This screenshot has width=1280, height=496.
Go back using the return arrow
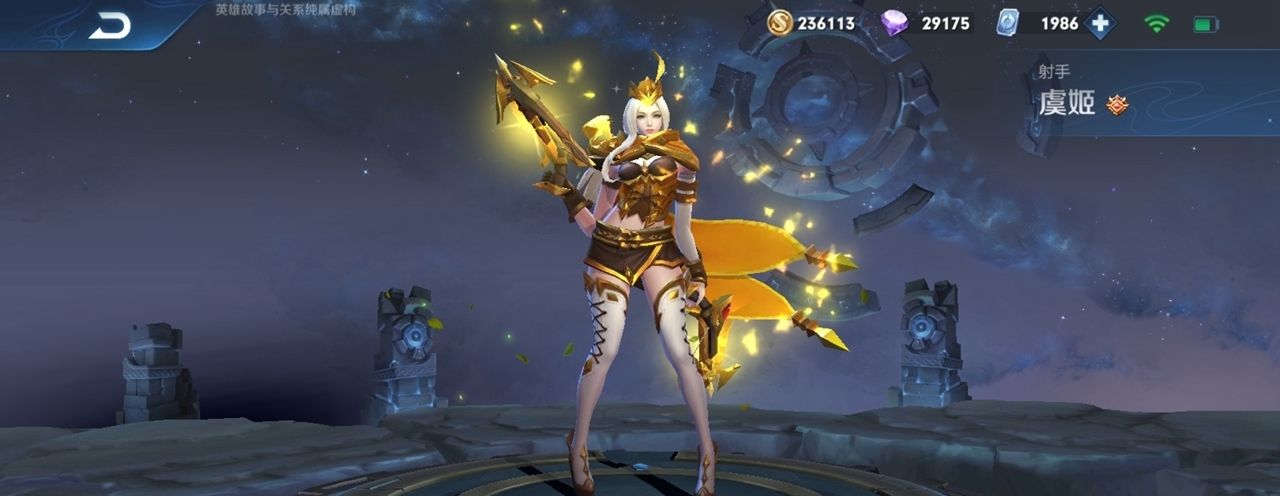coord(109,27)
